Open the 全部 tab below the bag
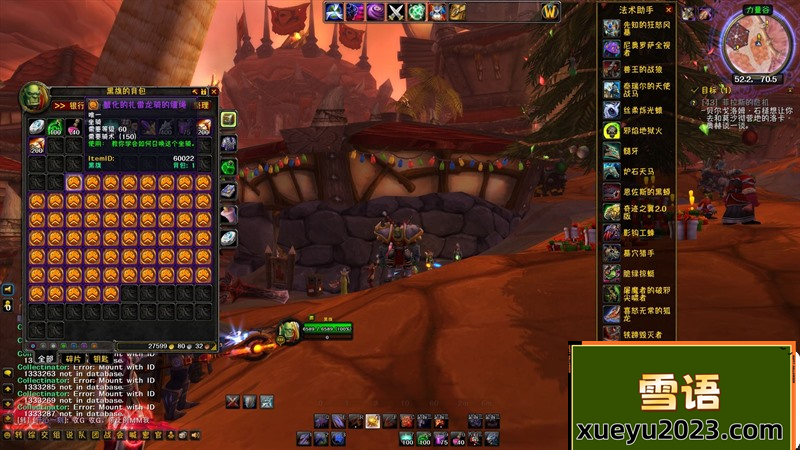This screenshot has height=450, width=800. (45, 358)
